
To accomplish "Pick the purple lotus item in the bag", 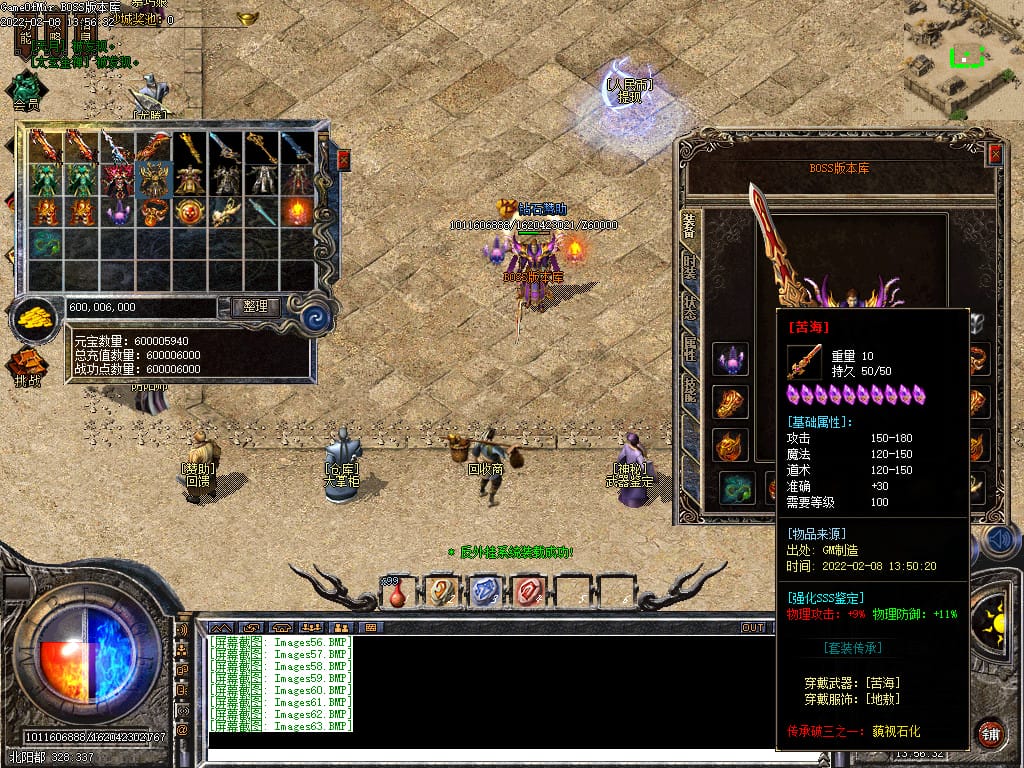I will click(117, 212).
